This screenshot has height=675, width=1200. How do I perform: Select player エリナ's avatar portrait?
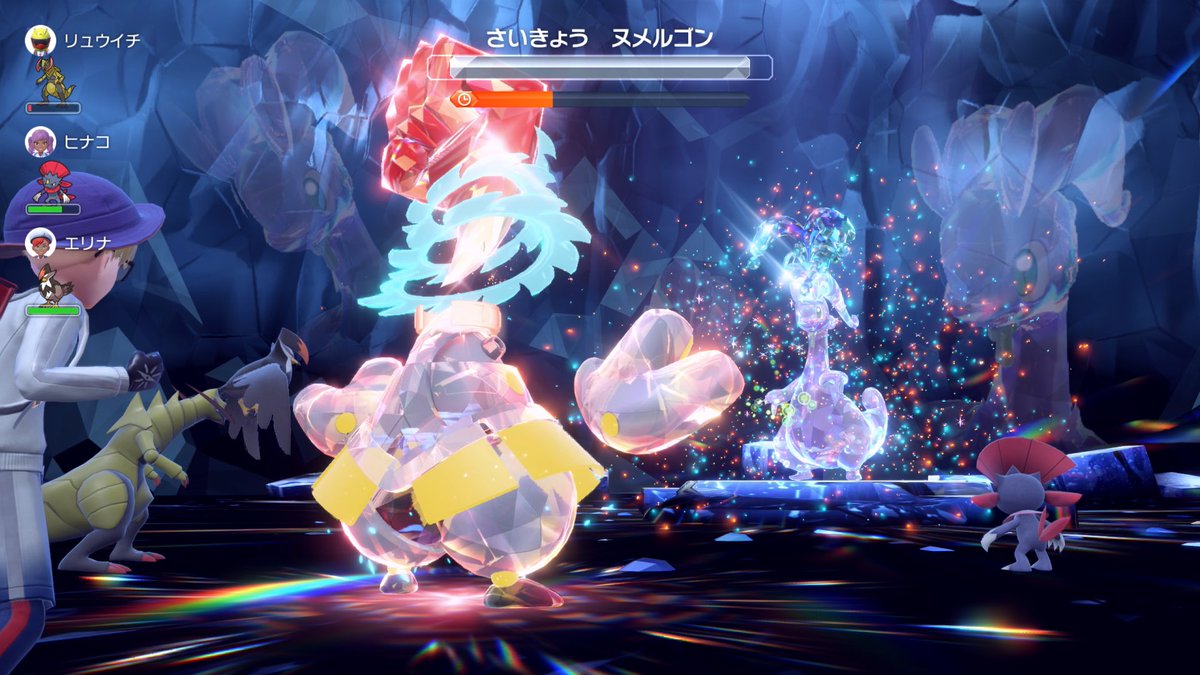(x=40, y=243)
